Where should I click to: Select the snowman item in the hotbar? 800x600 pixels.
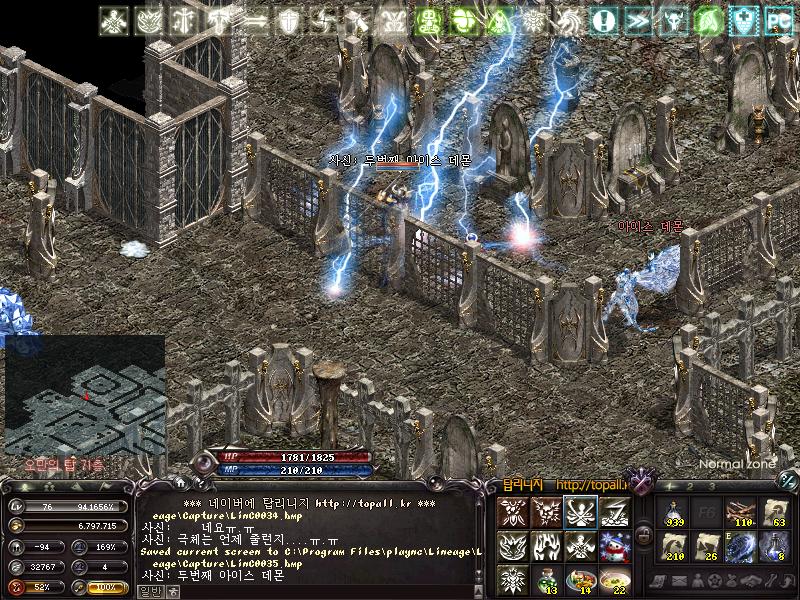612,547
